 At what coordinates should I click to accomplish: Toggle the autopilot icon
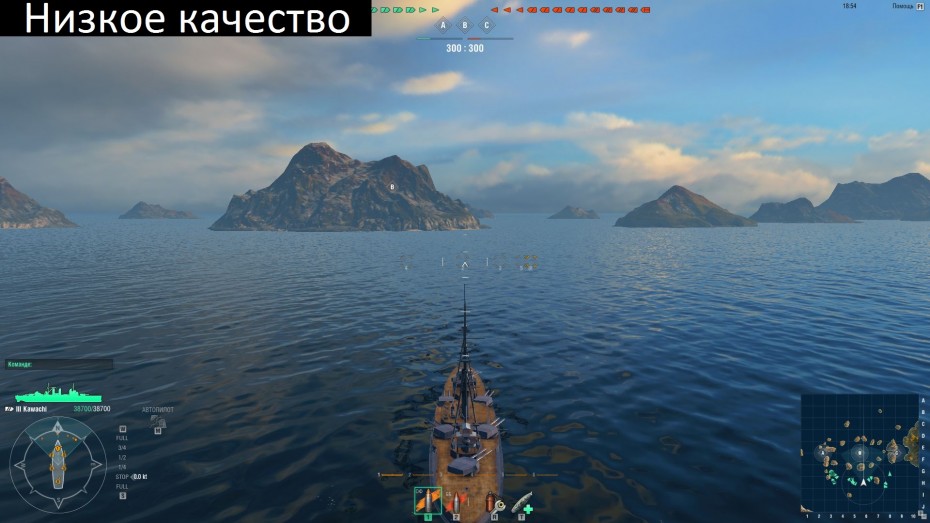tap(157, 422)
